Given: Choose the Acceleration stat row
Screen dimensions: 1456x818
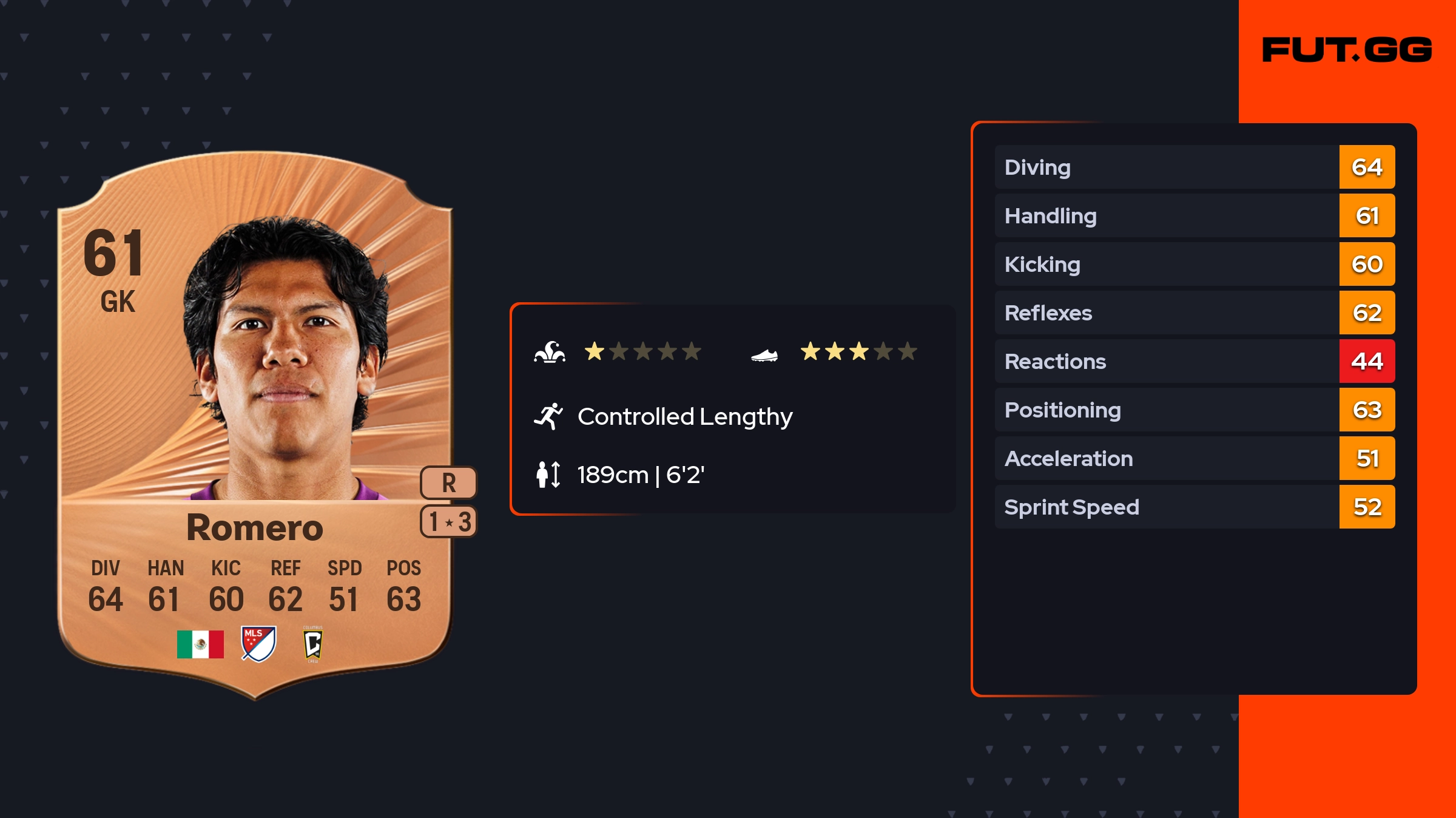Looking at the screenshot, I should click(x=1194, y=459).
